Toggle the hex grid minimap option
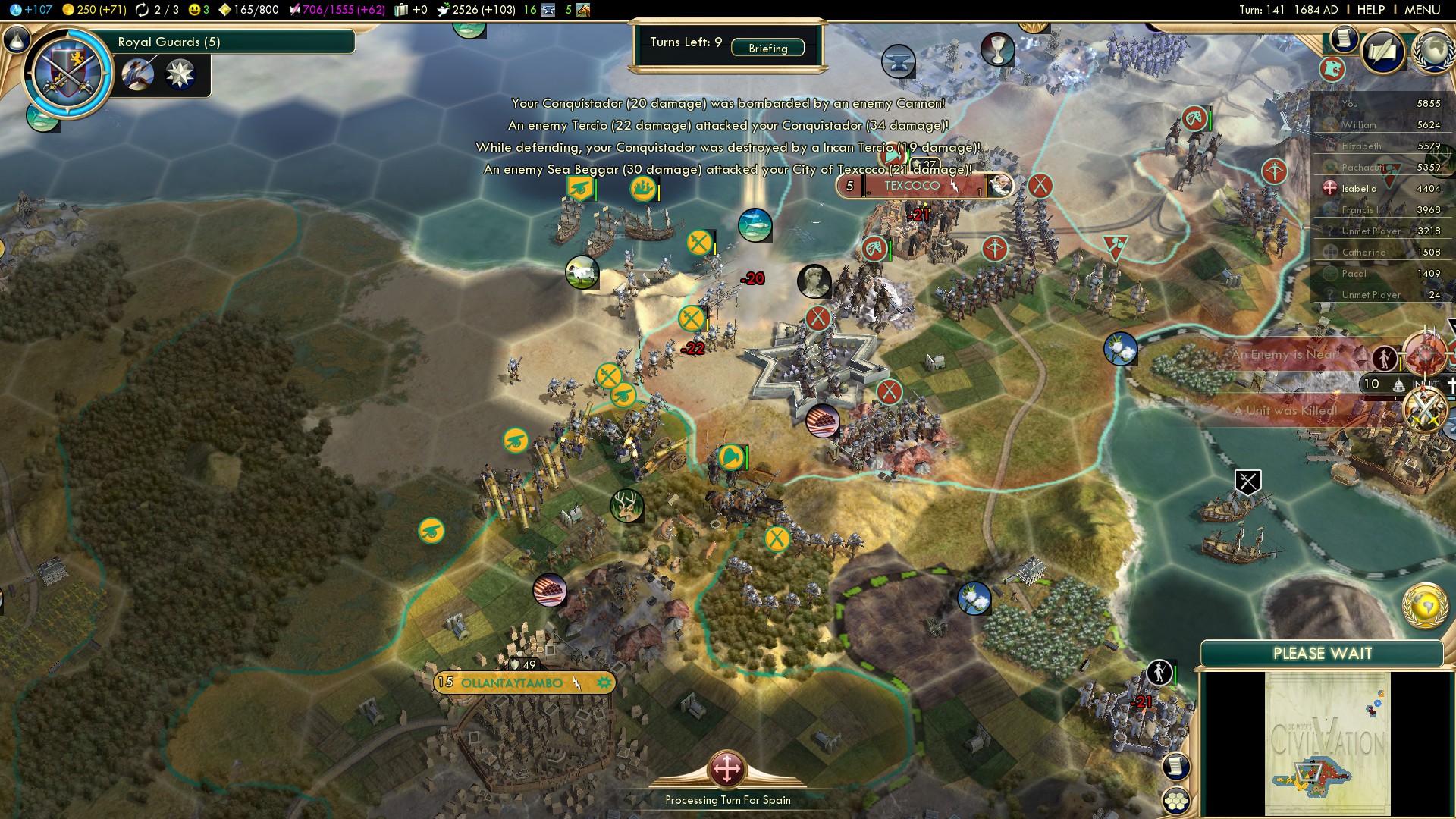 pyautogui.click(x=1176, y=801)
